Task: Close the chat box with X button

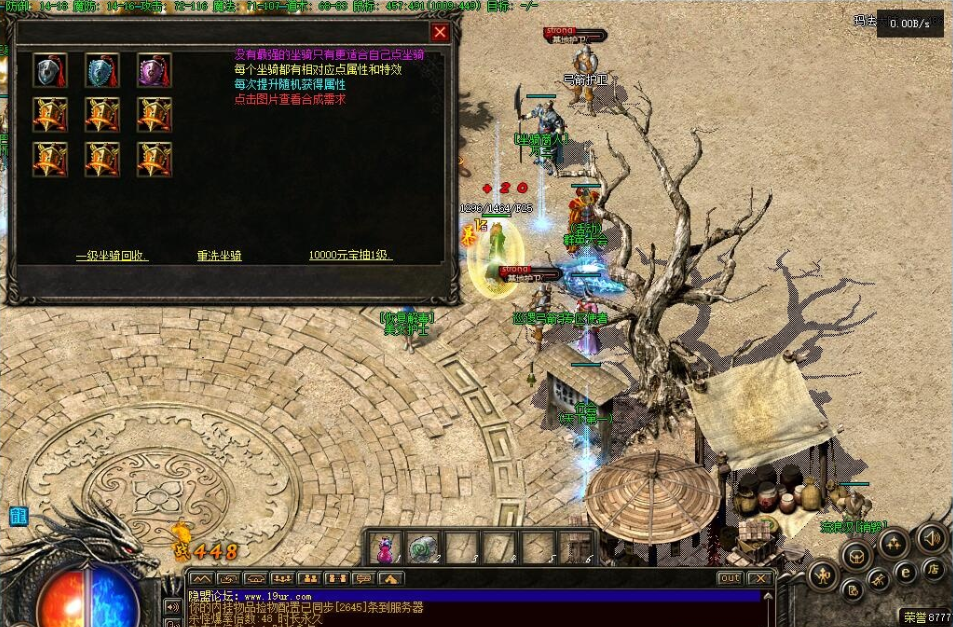Action: 760,578
